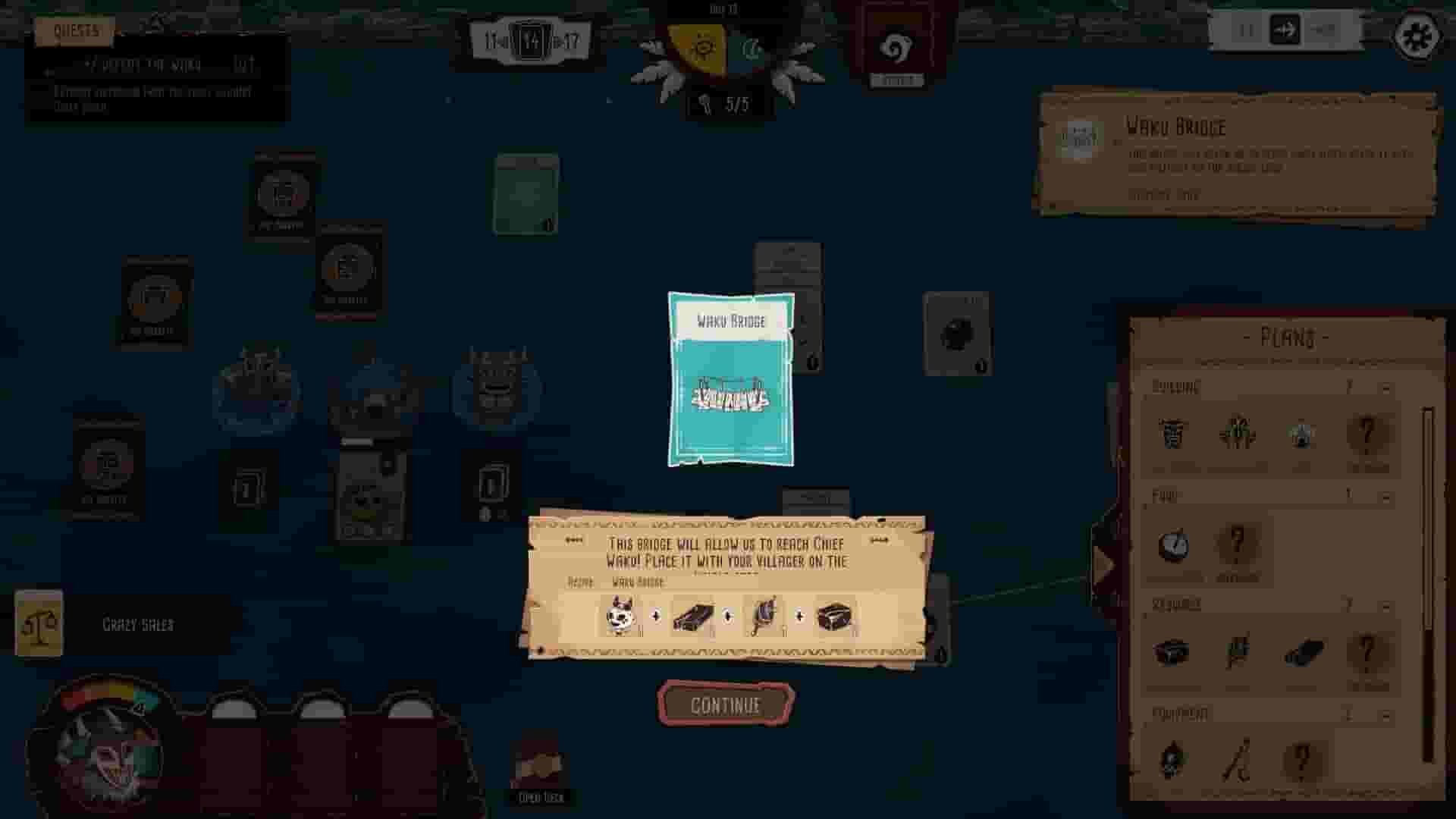Open the settings gear menu
The width and height of the screenshot is (1456, 819).
[x=1417, y=35]
